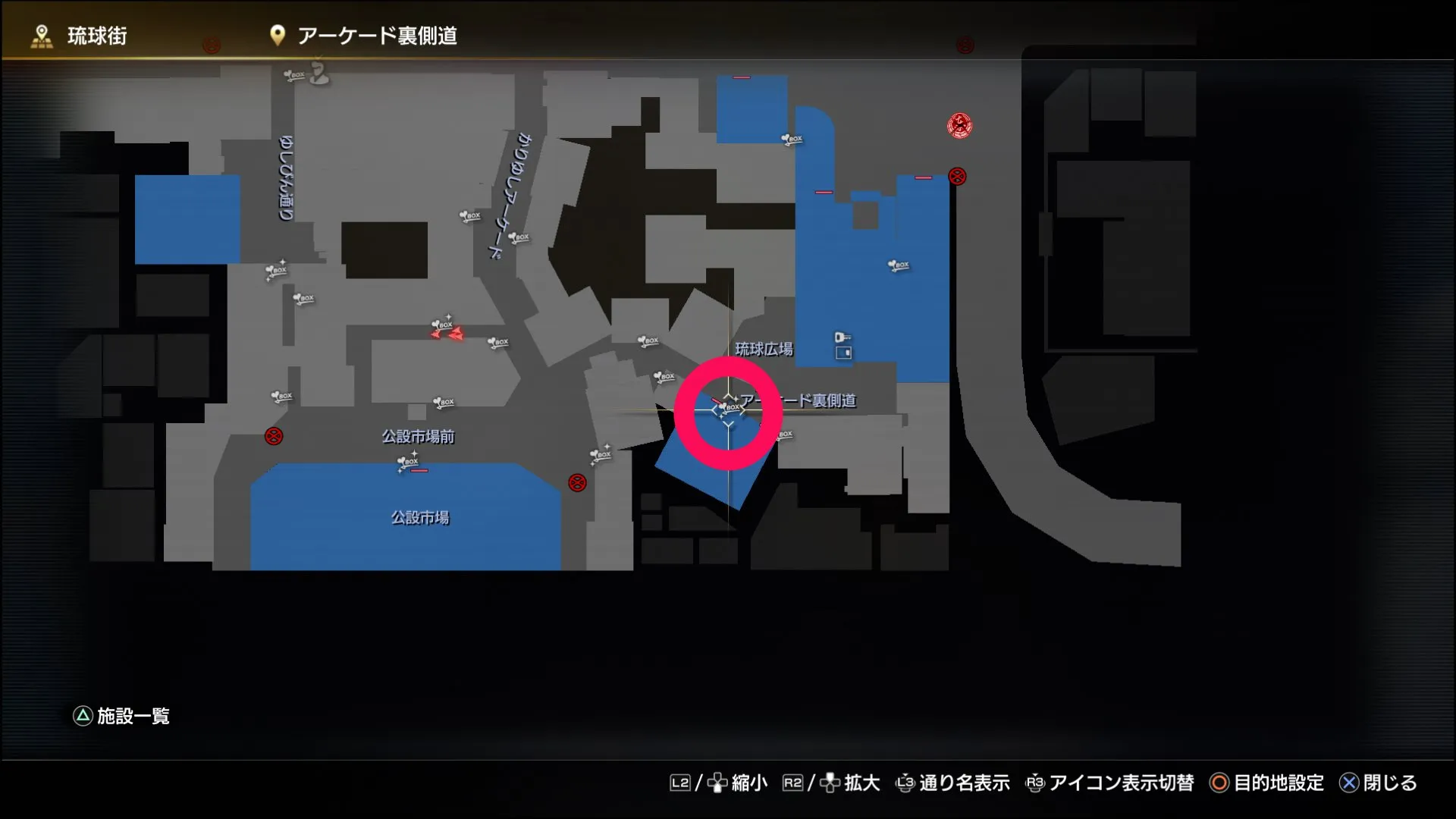This screenshot has height=819, width=1456.
Task: Click the safe icon below the key icon
Action: click(843, 352)
